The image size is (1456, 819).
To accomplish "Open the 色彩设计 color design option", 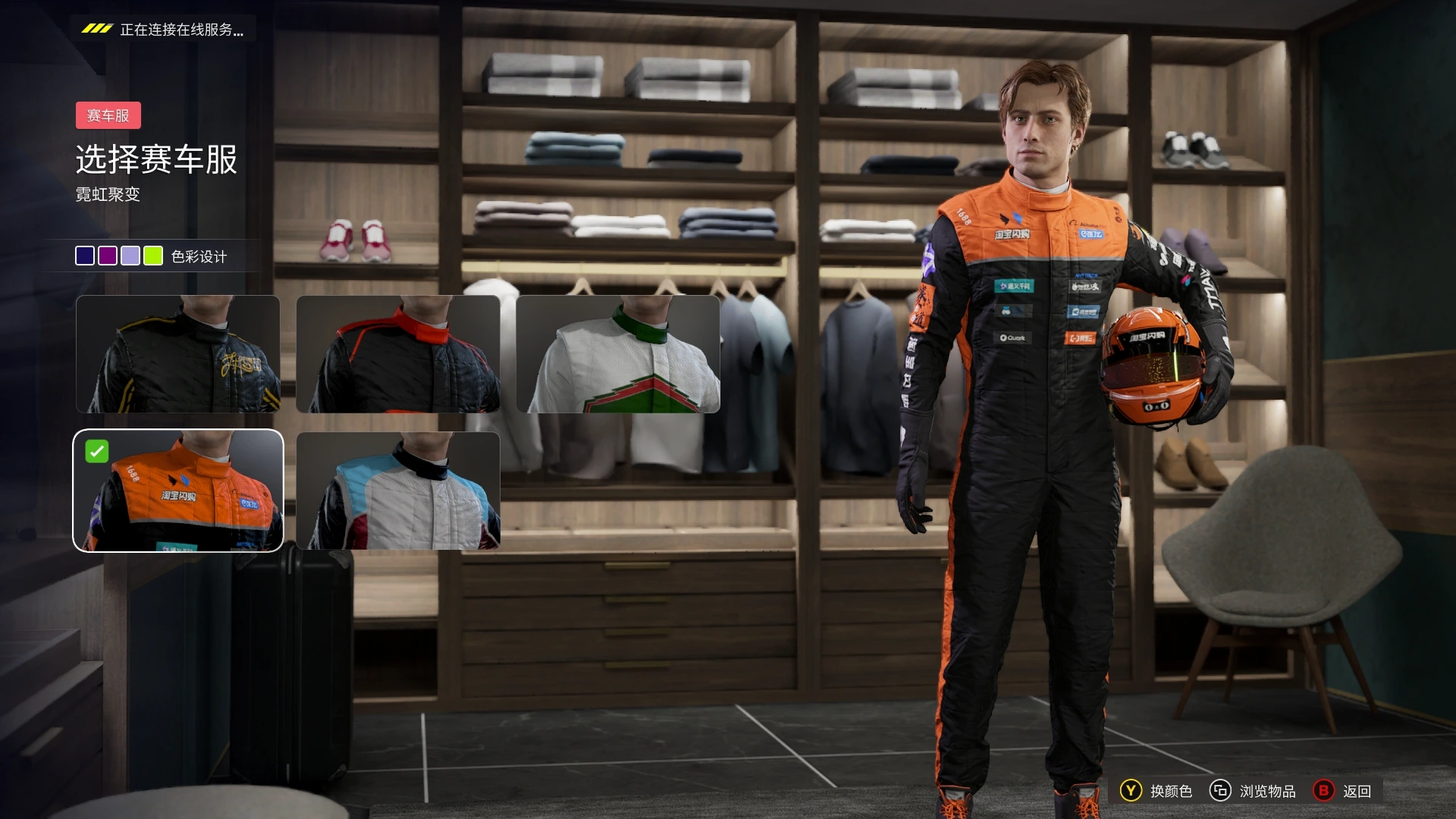I will click(x=199, y=256).
